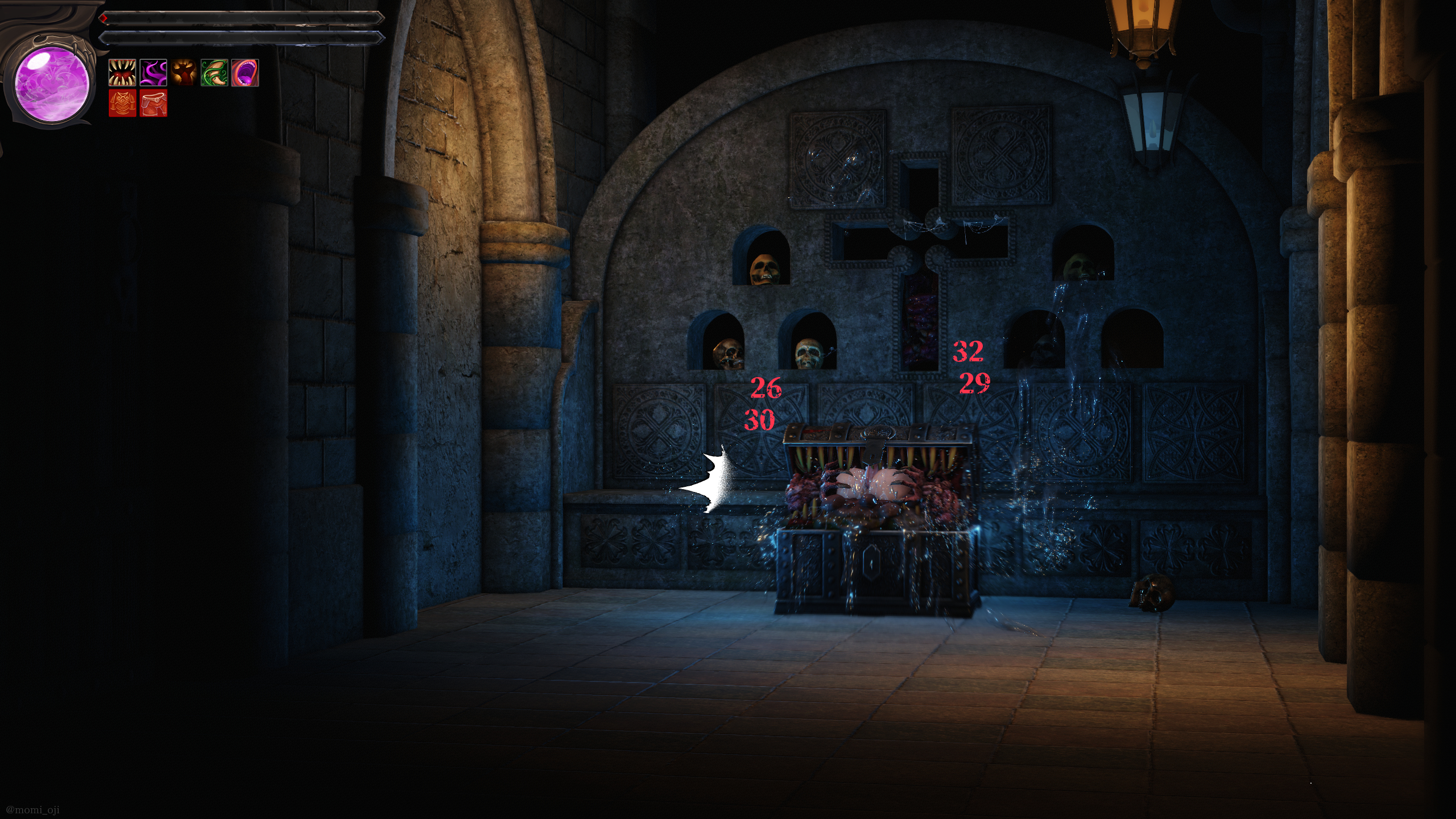This screenshot has height=819, width=1456.
Task: Click the red chest armor icon
Action: pos(122,103)
